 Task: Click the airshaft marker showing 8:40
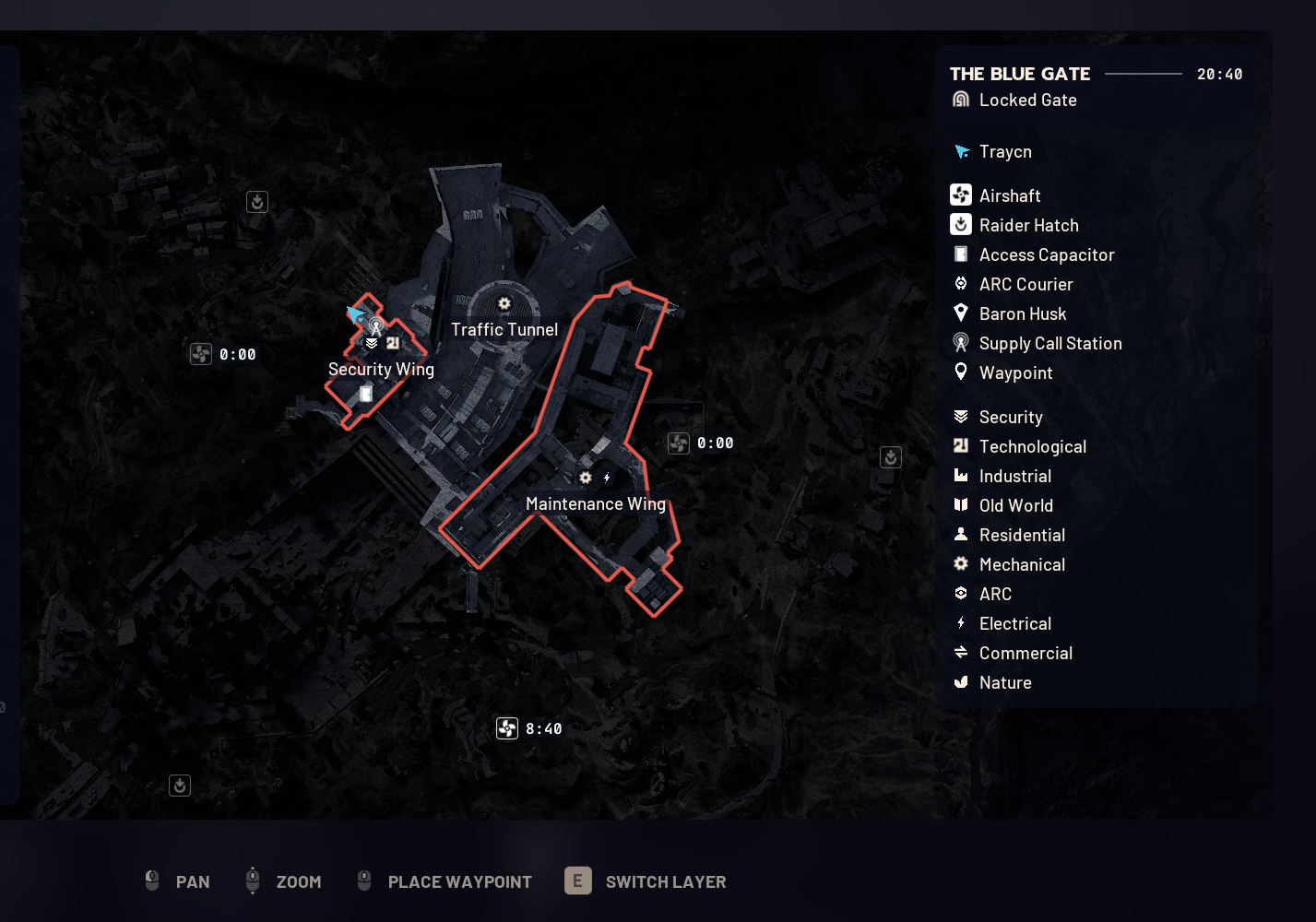pyautogui.click(x=508, y=728)
